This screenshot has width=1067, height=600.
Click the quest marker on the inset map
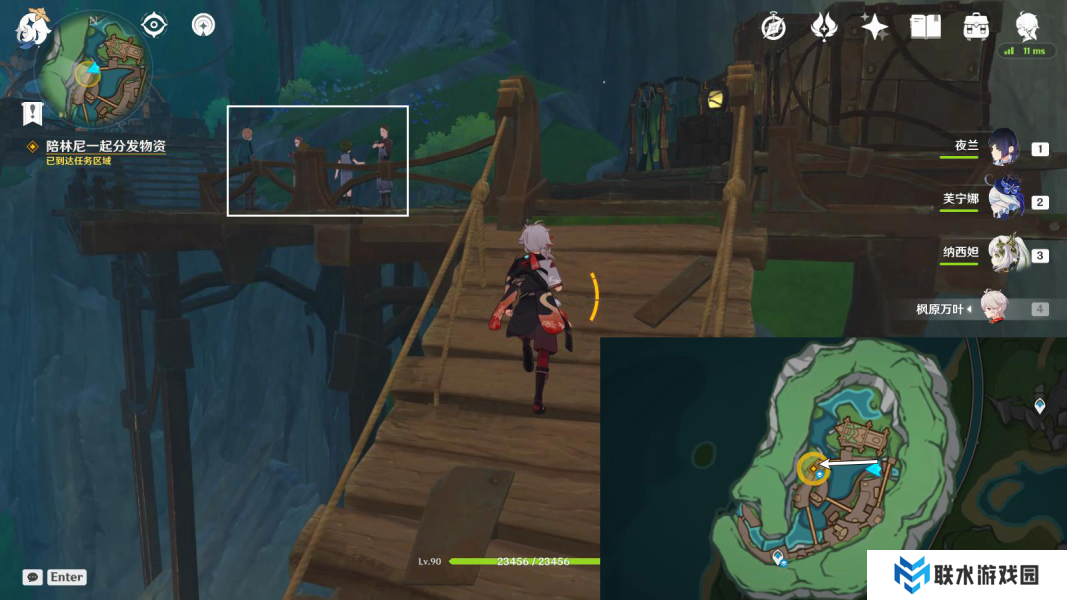point(815,469)
